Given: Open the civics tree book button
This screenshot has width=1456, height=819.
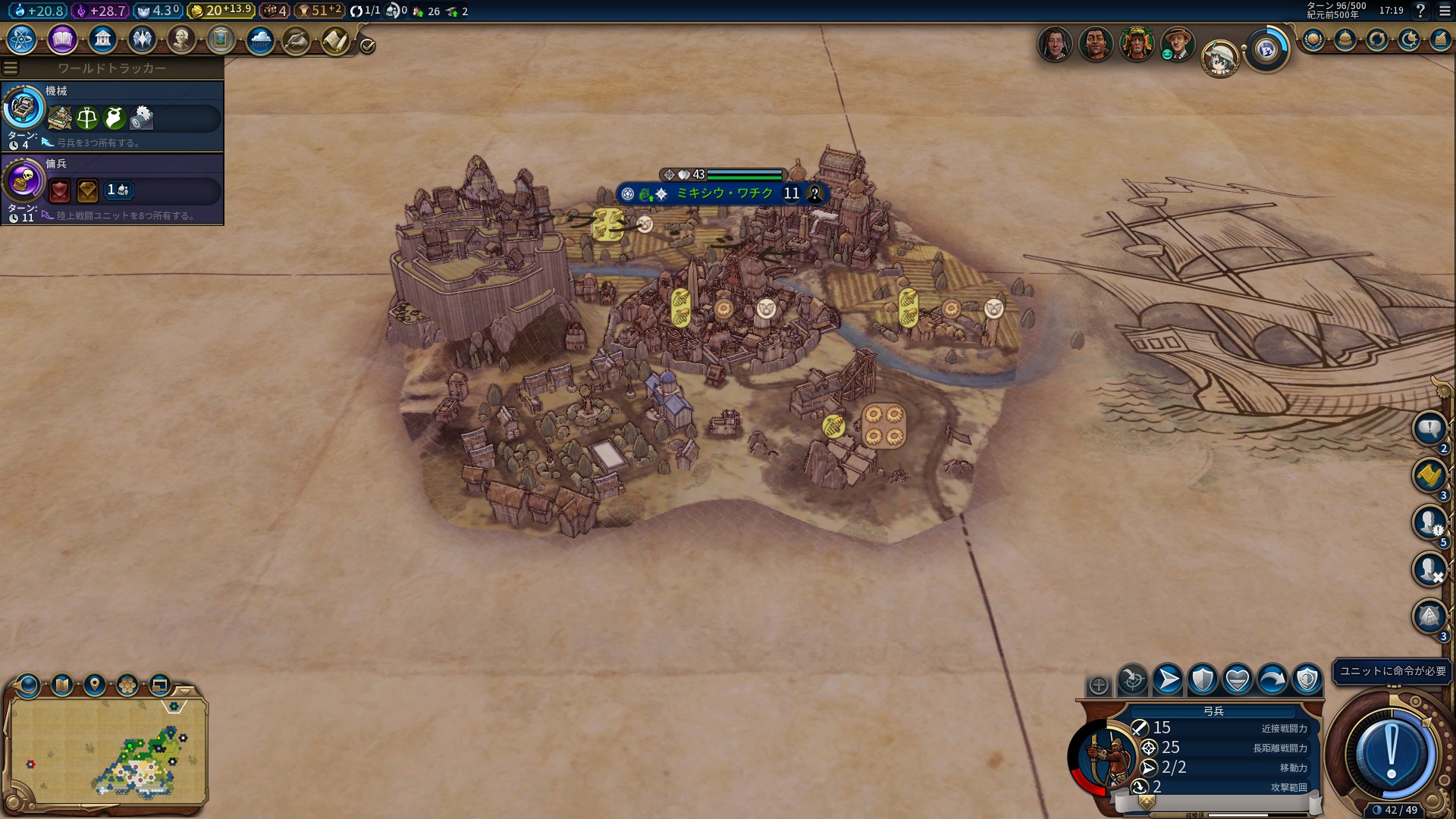Looking at the screenshot, I should (62, 39).
